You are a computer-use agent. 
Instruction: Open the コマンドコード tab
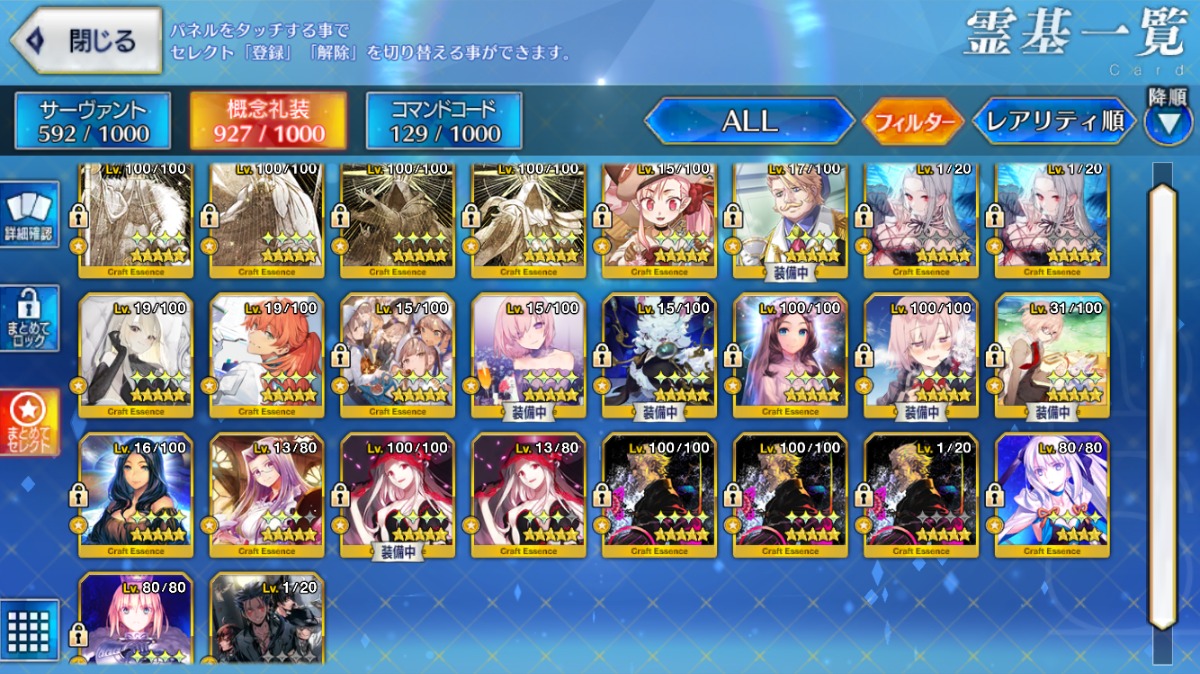(444, 120)
